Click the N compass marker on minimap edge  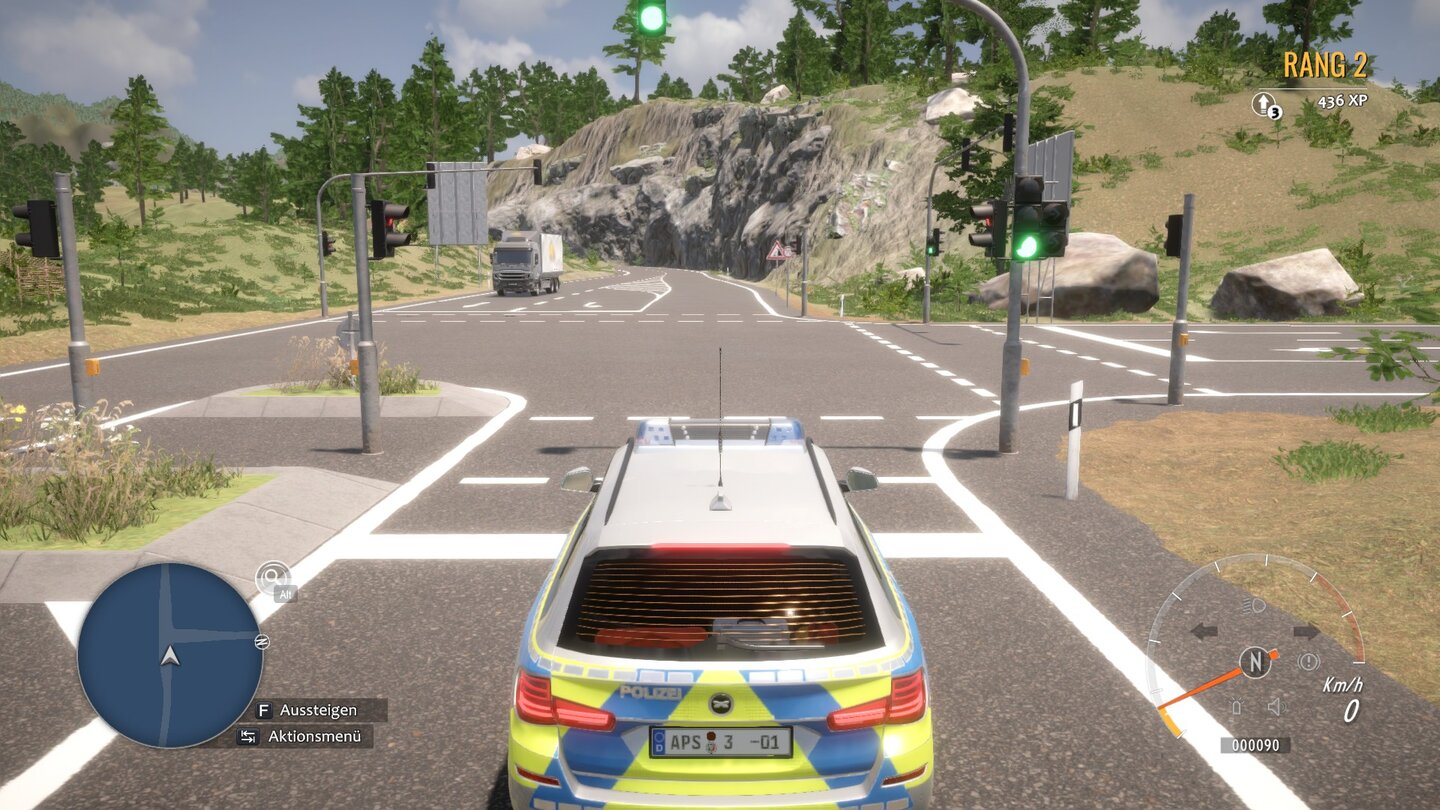point(262,641)
